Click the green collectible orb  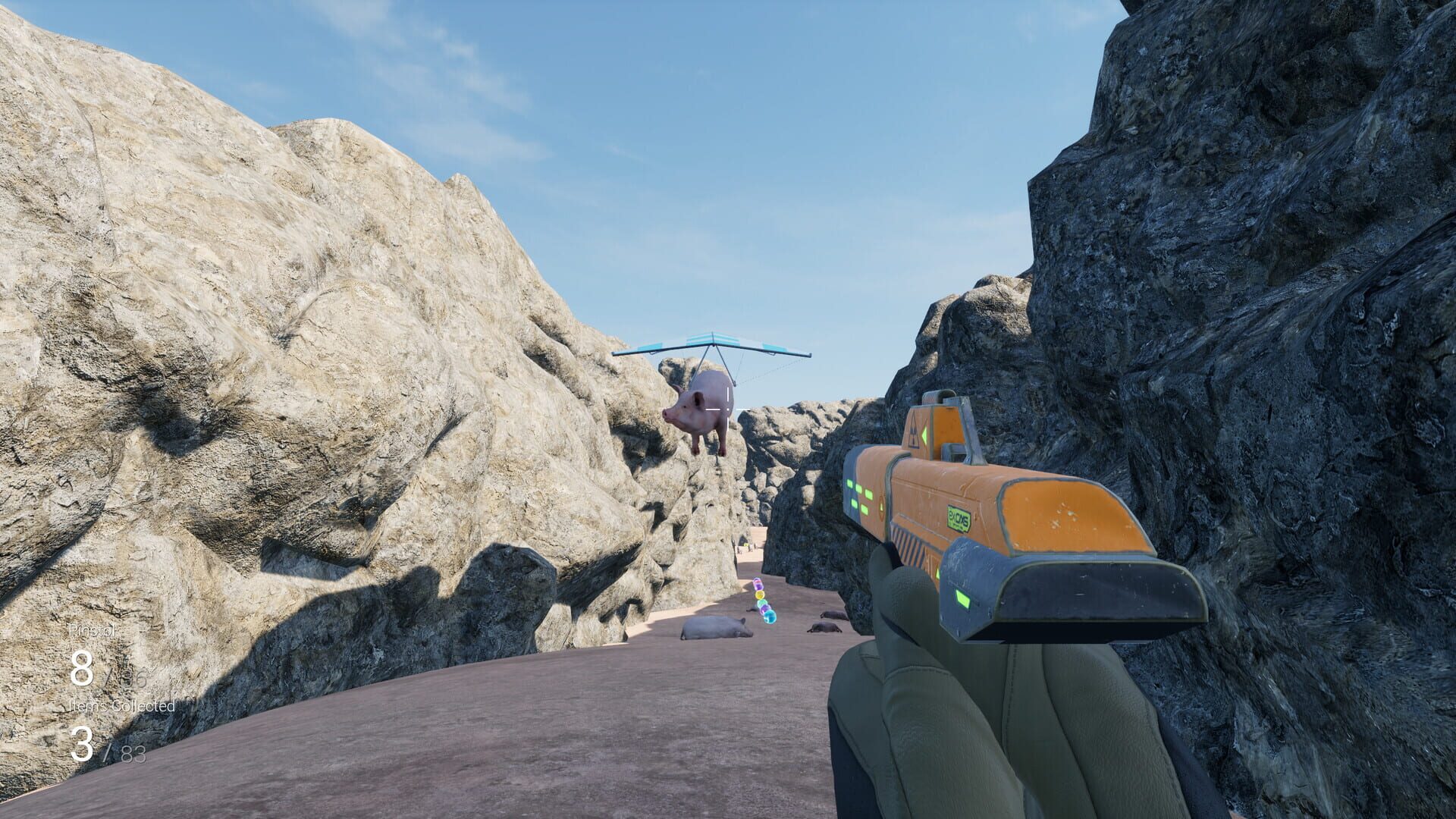(x=761, y=603)
